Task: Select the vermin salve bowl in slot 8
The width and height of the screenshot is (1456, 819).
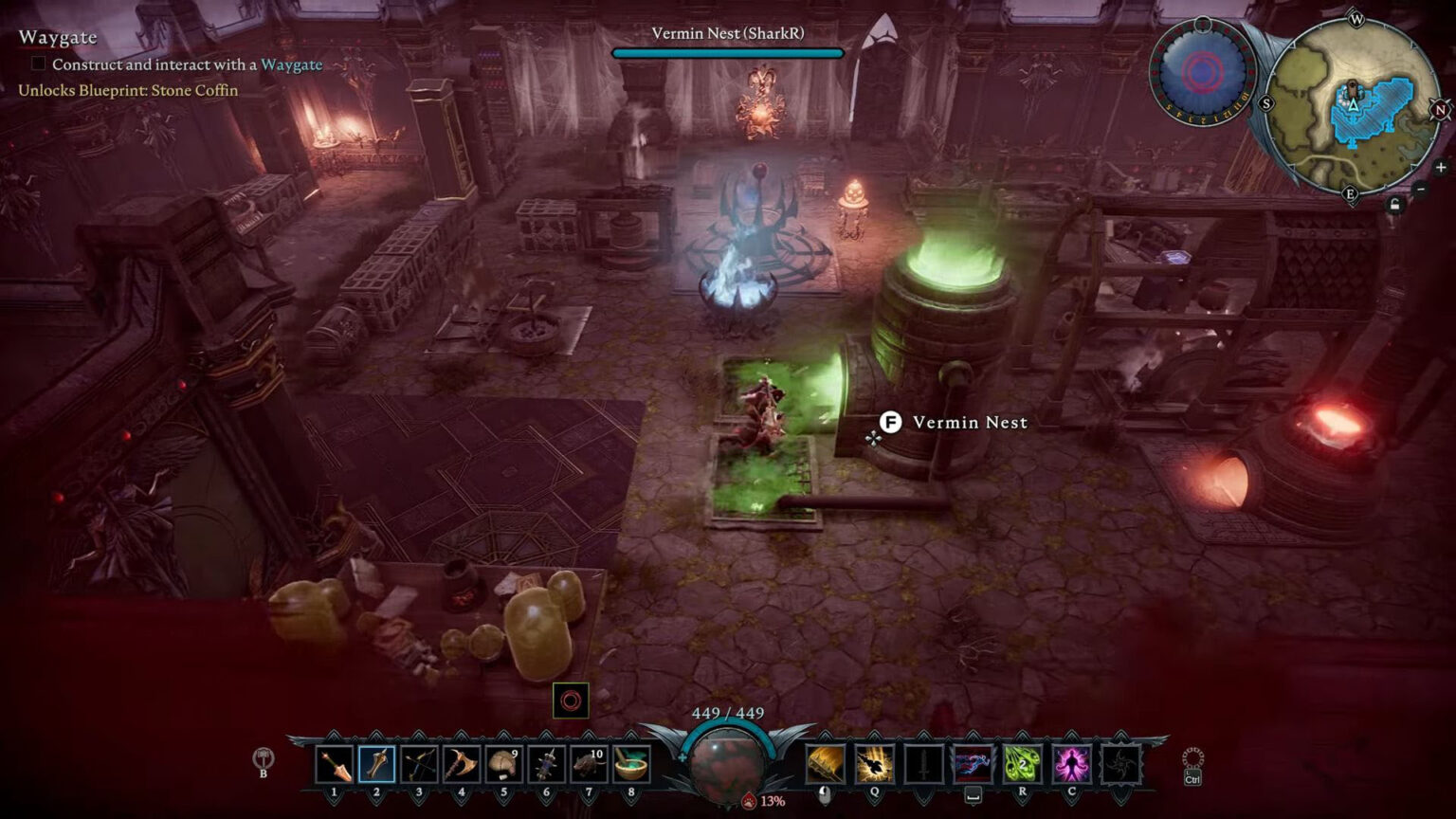Action: tap(633, 765)
